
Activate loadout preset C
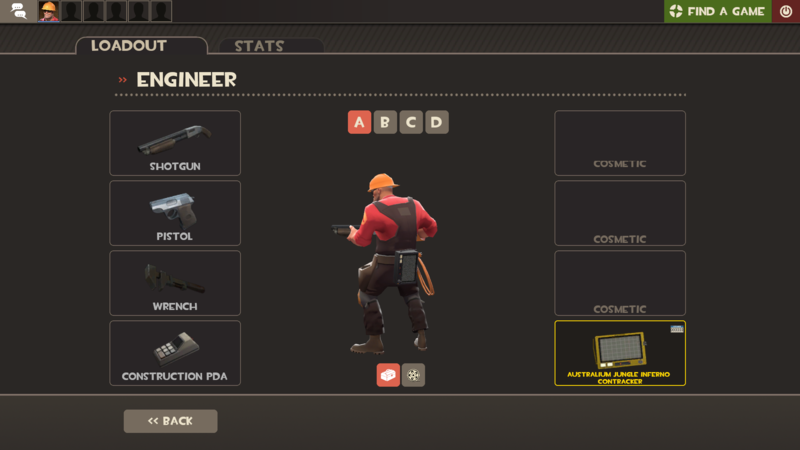410,122
